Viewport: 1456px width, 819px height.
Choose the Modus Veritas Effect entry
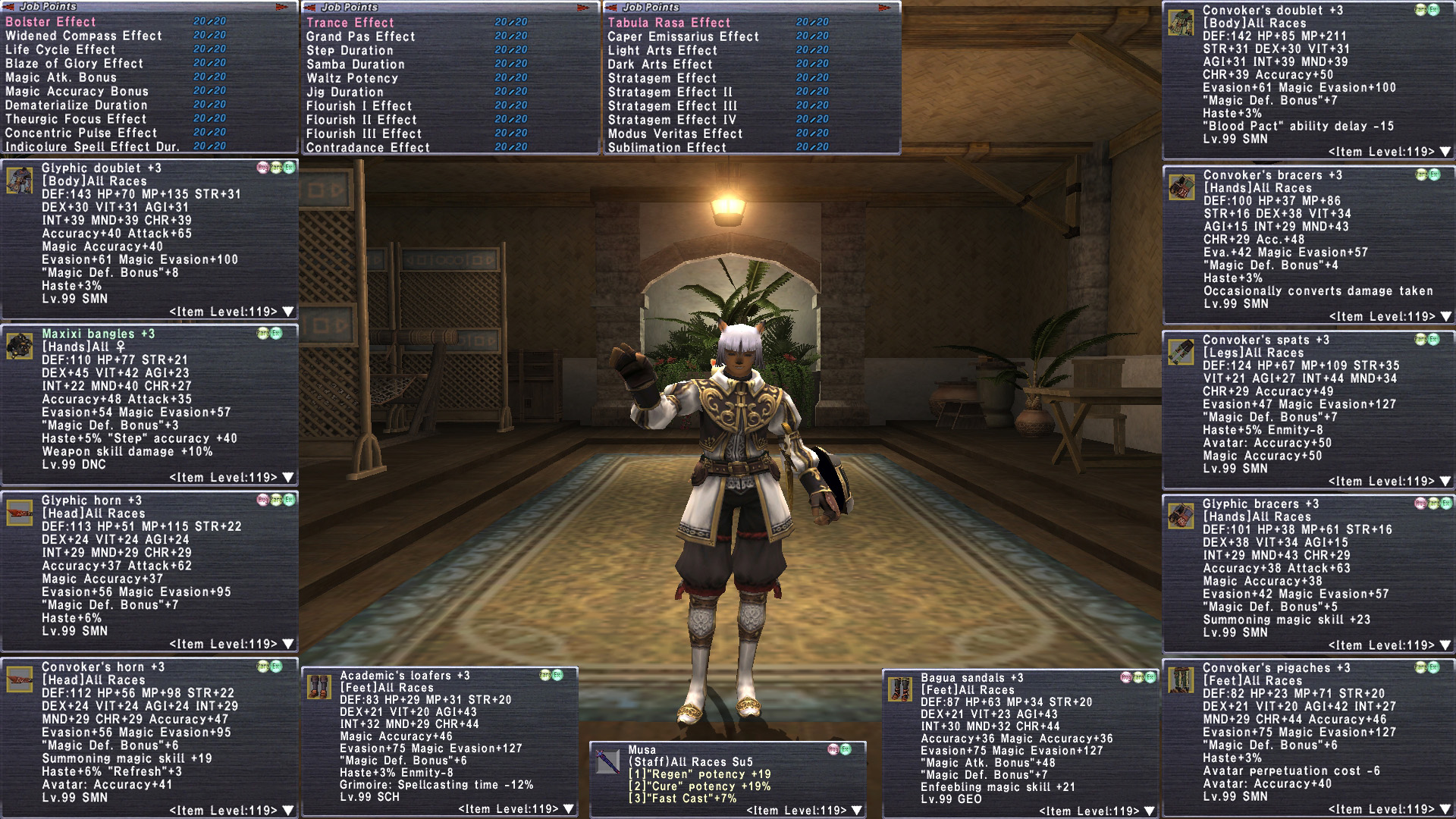(x=675, y=133)
